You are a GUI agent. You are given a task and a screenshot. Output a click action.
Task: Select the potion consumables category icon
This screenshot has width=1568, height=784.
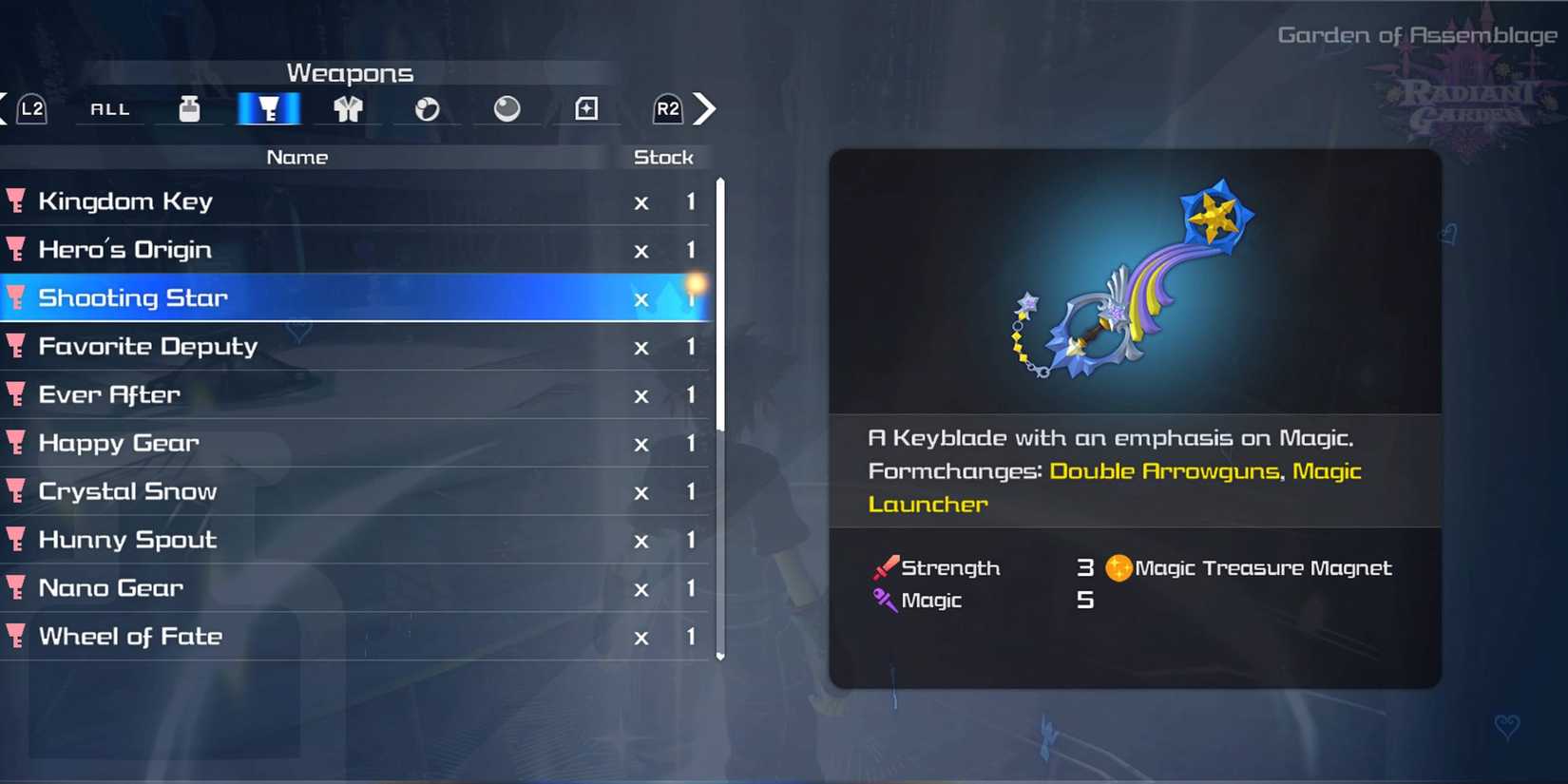coord(189,108)
